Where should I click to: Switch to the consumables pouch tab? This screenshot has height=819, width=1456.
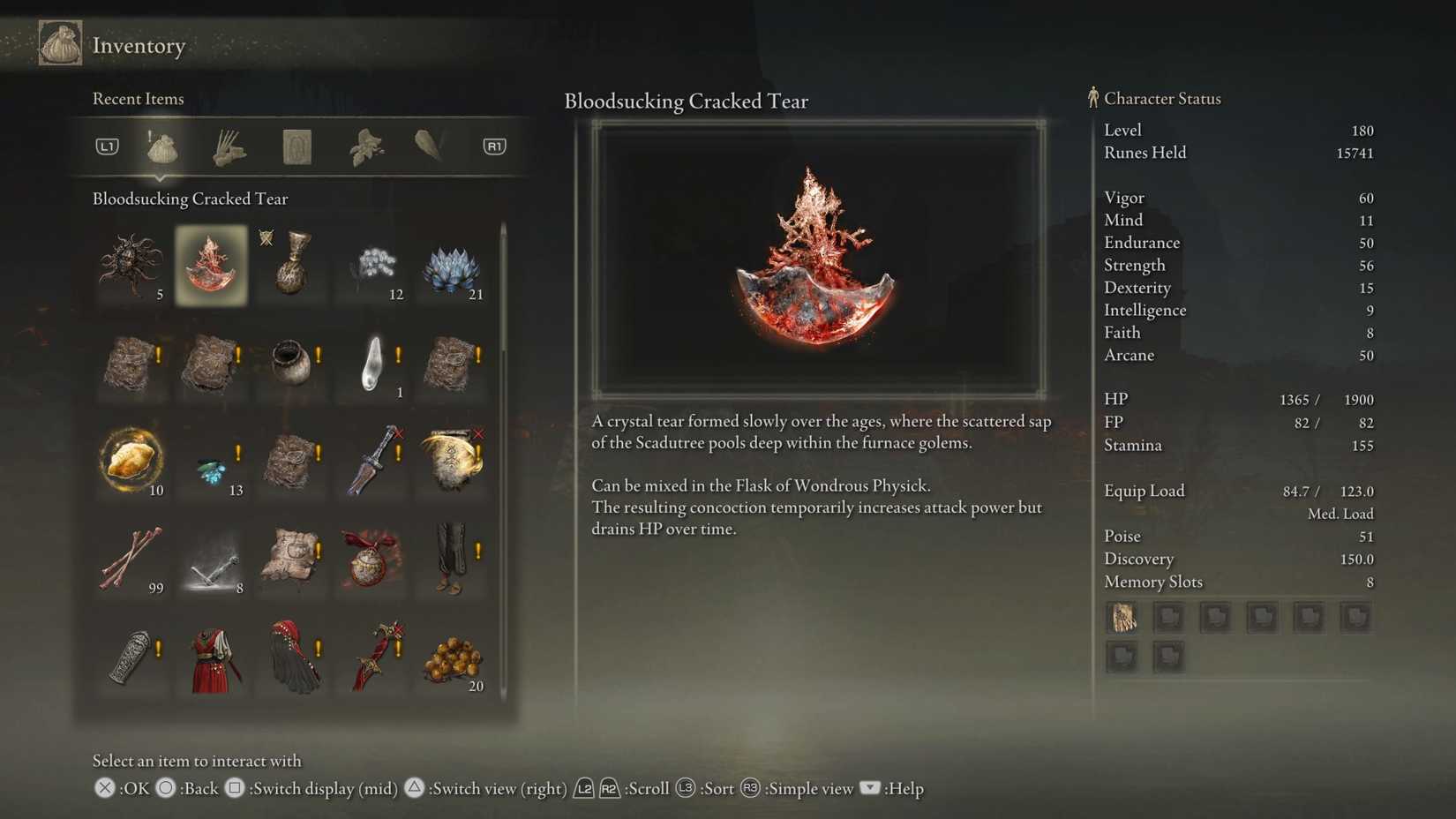161,147
